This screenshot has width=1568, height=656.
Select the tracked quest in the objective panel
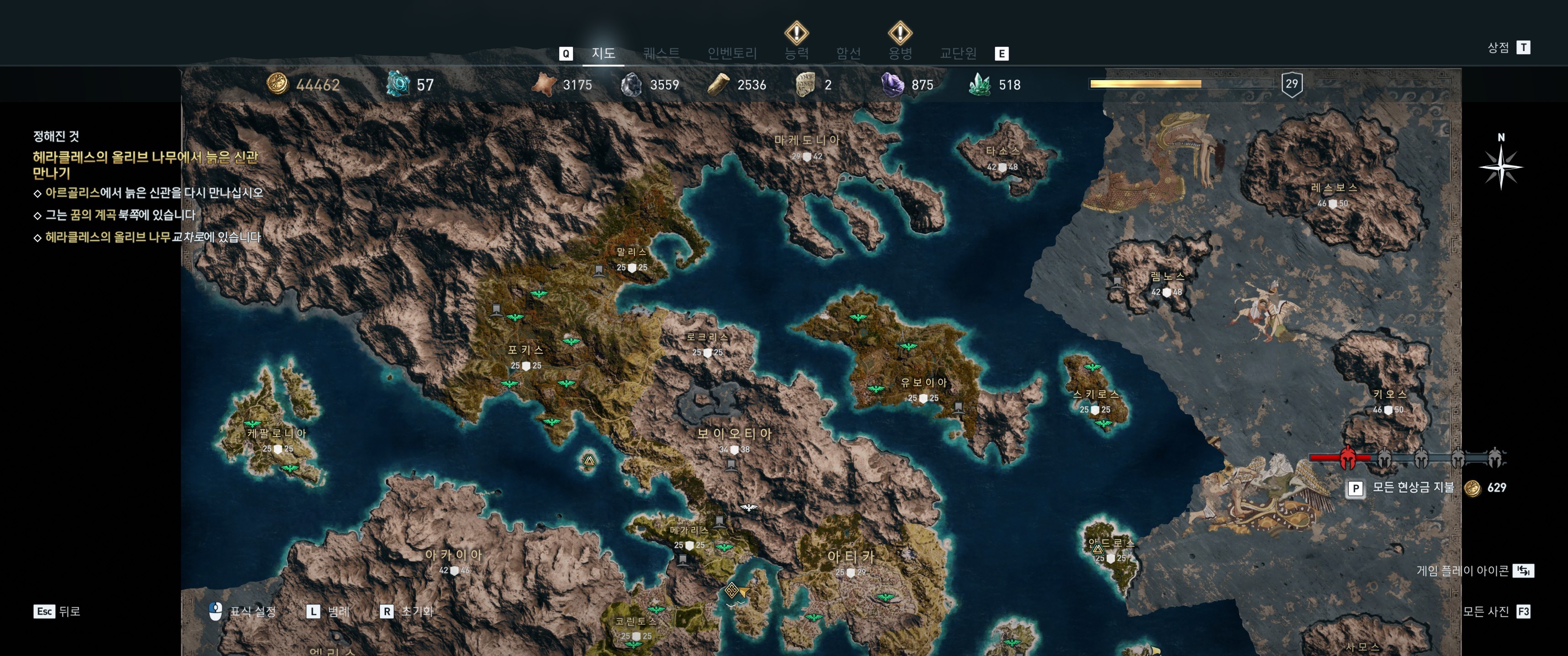145,165
